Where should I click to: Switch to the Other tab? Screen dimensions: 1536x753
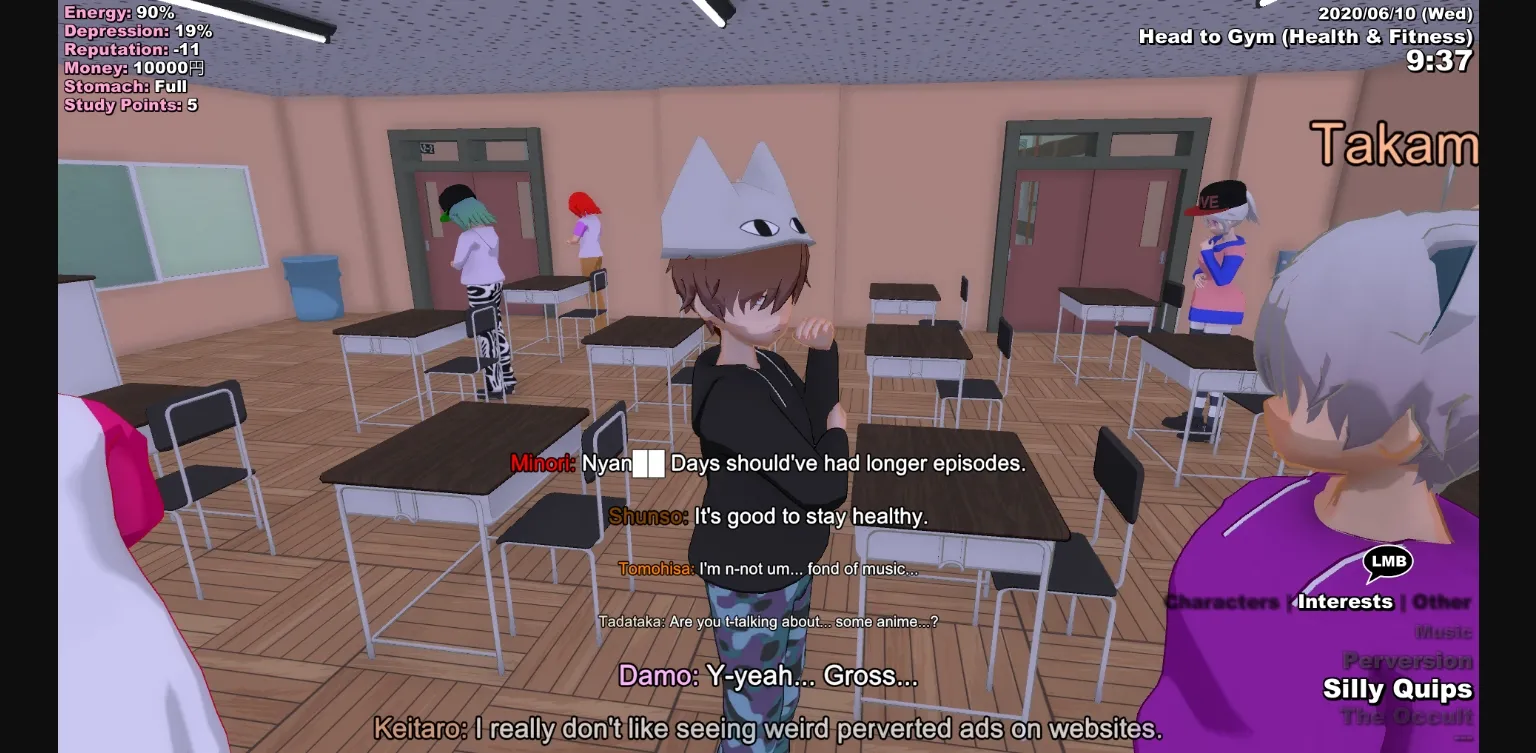pos(1441,602)
